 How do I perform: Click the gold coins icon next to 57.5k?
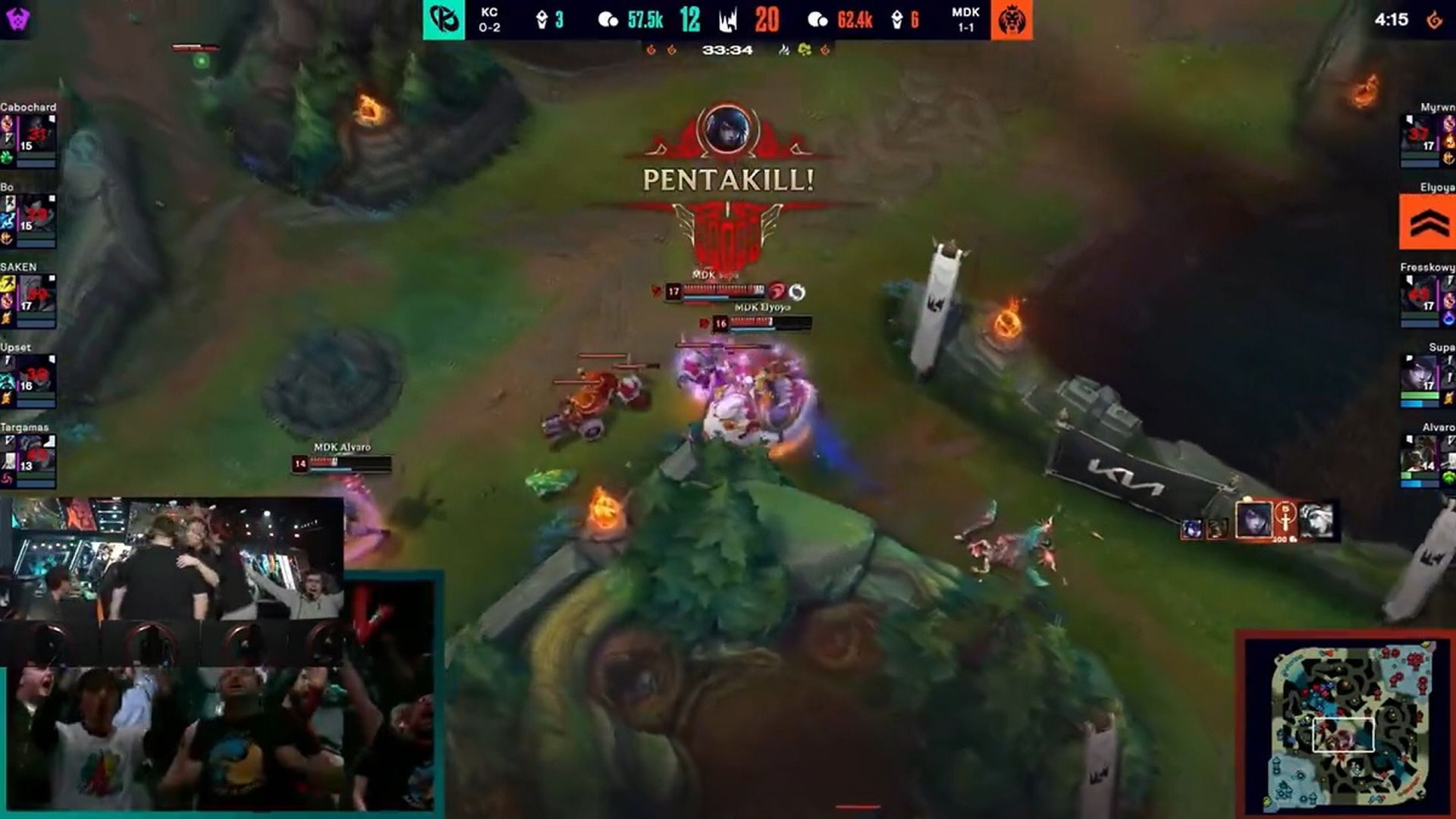coord(607,20)
